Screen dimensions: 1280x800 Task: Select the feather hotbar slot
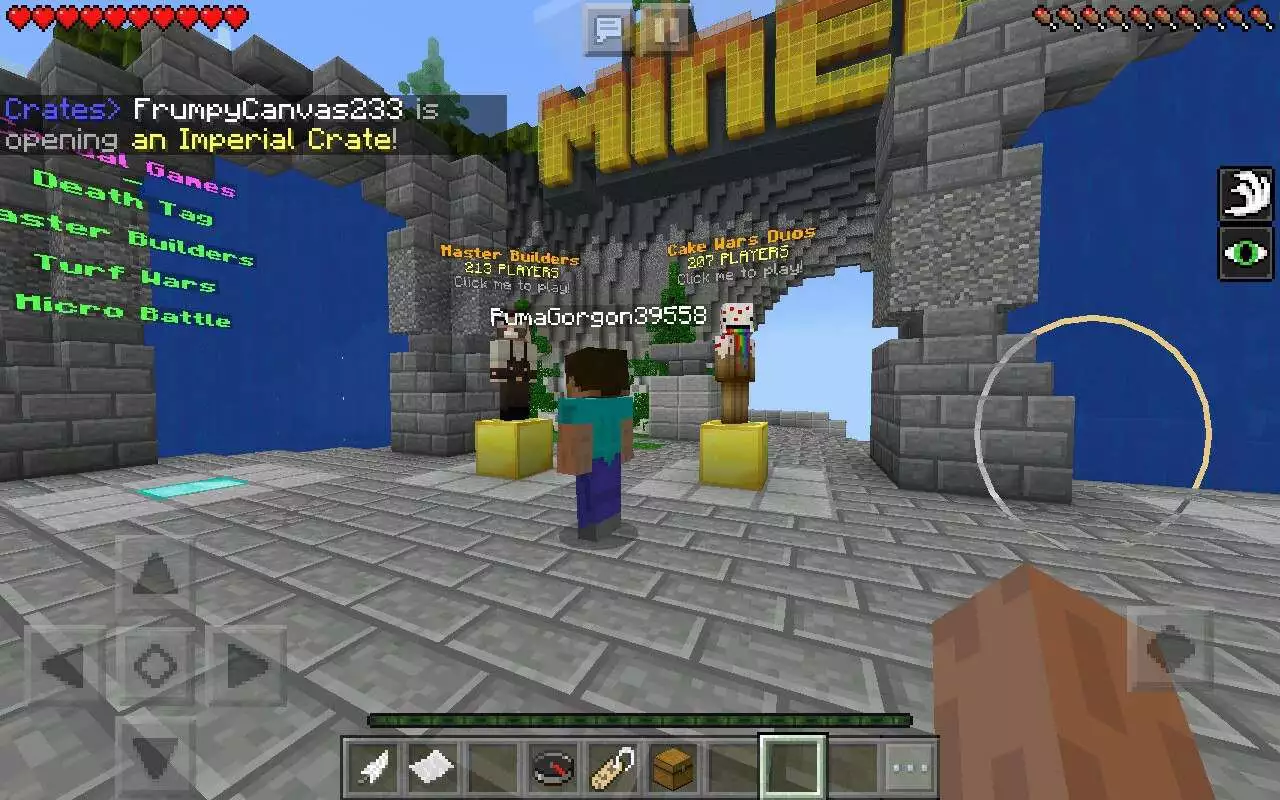tap(373, 769)
